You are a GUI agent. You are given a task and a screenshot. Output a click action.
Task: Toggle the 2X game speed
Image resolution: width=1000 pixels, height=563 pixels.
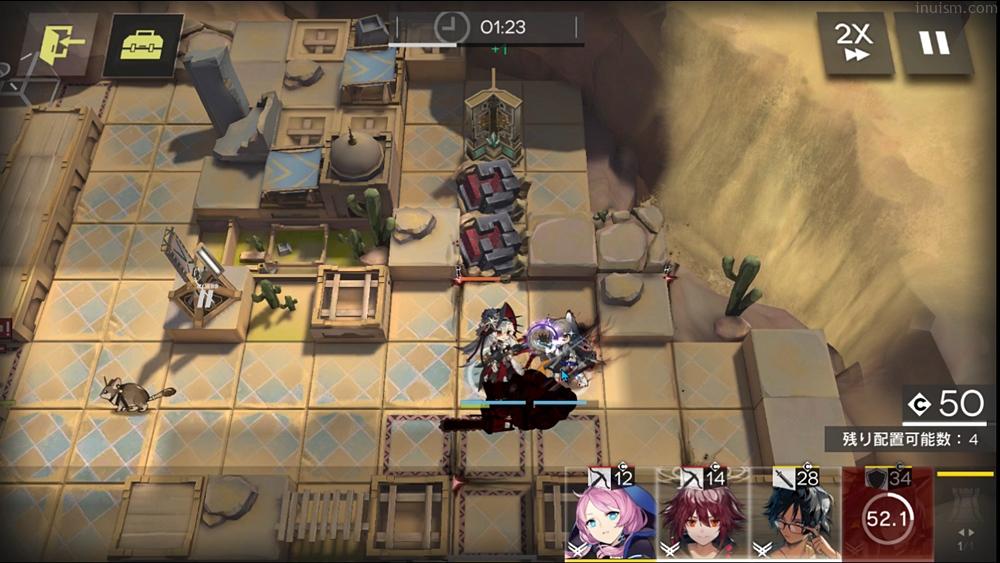click(854, 44)
